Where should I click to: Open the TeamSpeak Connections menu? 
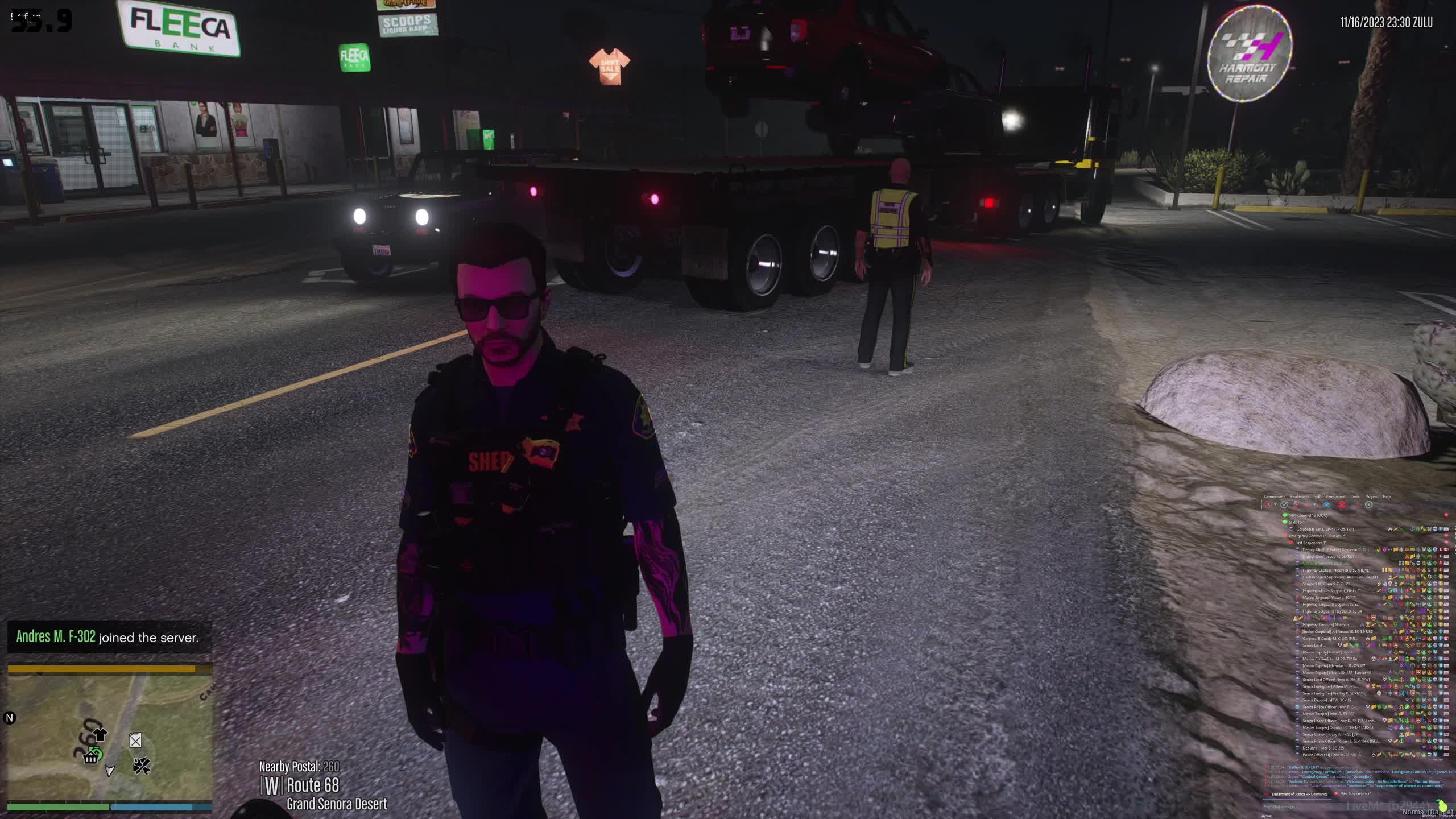click(1274, 497)
